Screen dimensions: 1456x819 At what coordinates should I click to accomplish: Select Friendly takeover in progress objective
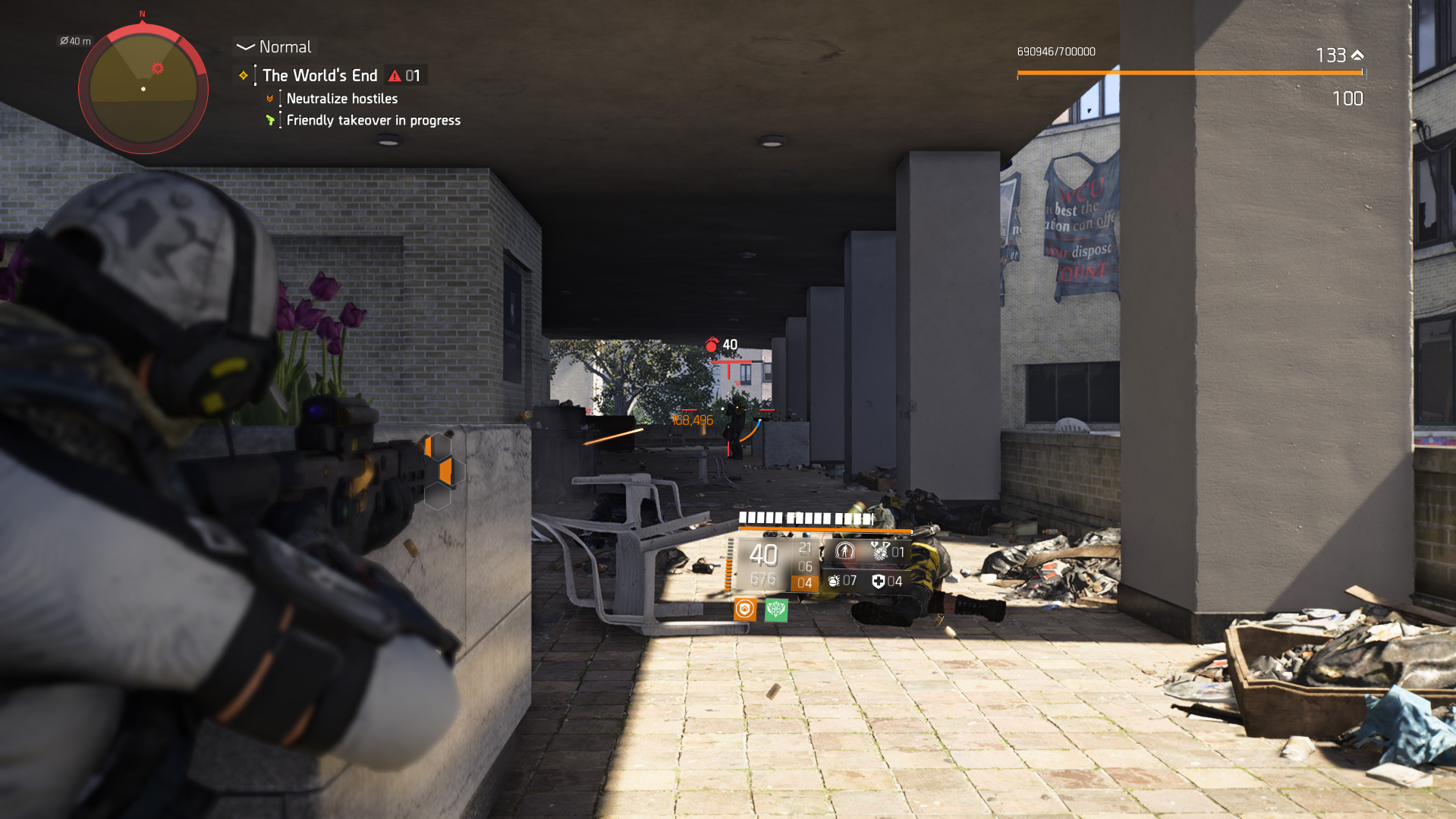pos(373,121)
